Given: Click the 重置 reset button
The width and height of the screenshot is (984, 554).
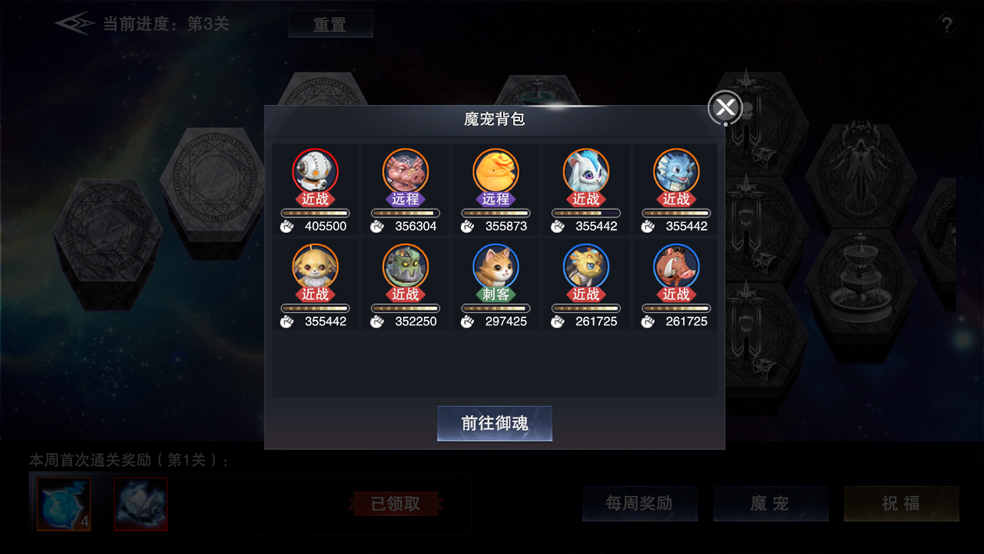Looking at the screenshot, I should point(330,24).
